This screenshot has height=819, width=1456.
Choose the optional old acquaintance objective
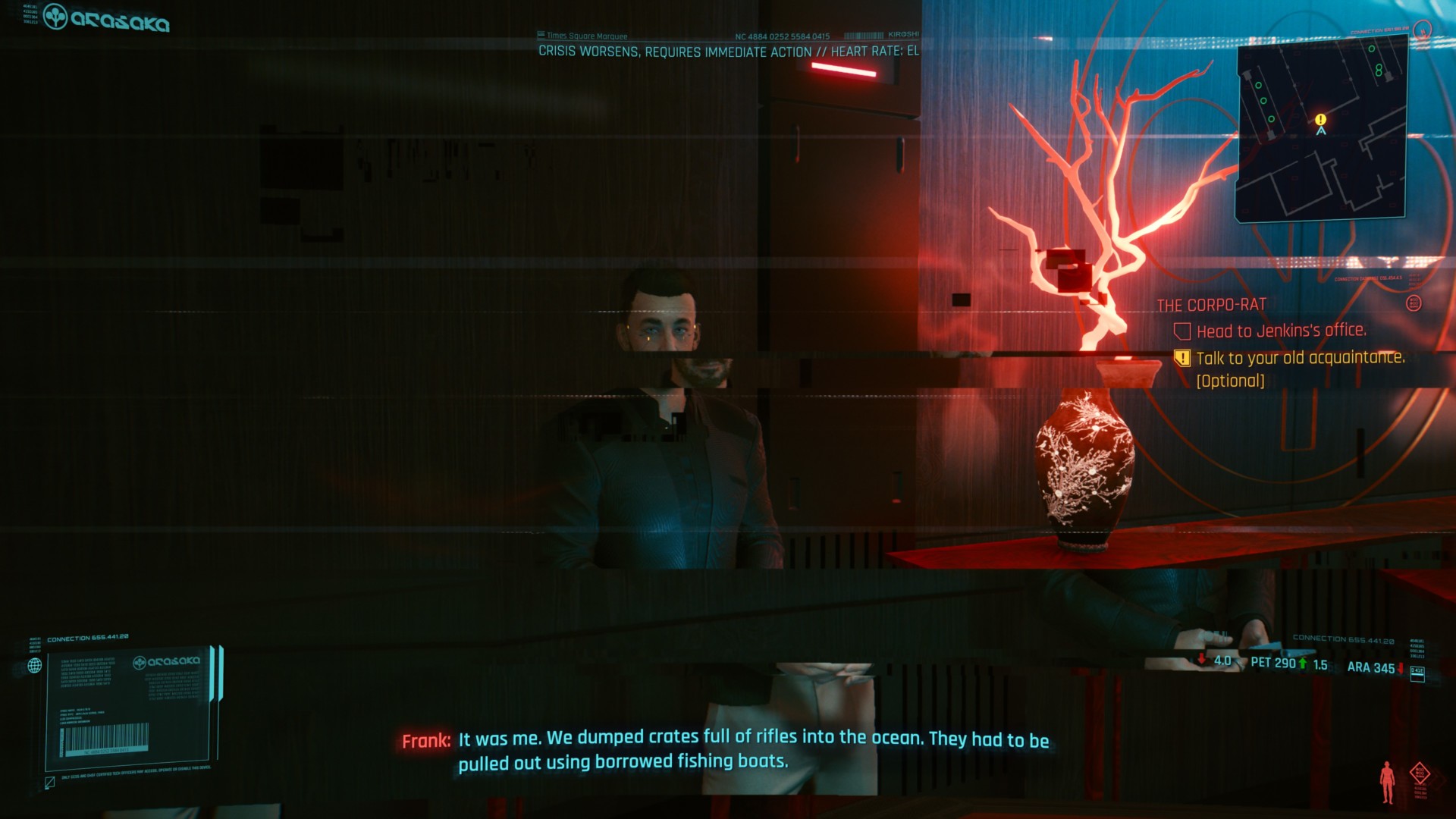tap(1300, 358)
